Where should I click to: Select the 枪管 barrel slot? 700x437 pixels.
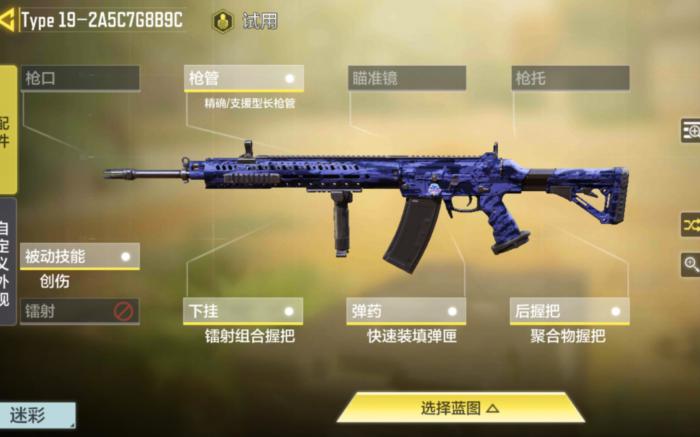click(244, 78)
